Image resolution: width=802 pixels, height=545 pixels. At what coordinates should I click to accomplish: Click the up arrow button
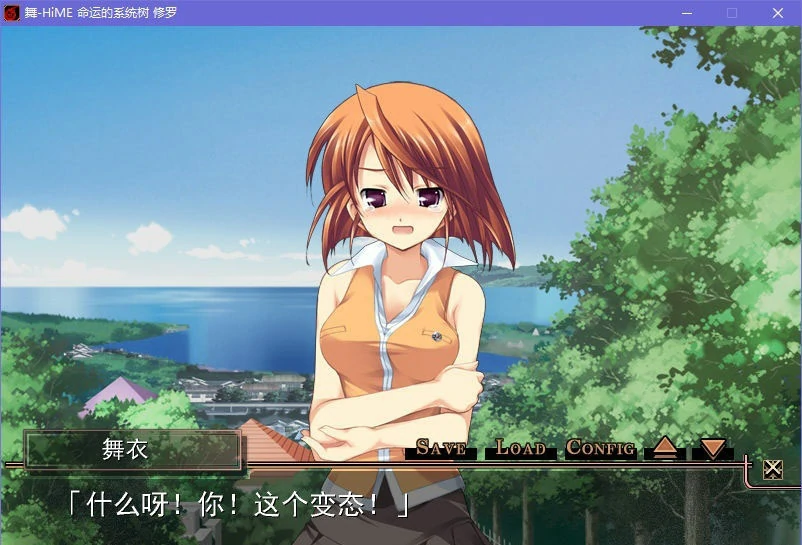tap(665, 448)
